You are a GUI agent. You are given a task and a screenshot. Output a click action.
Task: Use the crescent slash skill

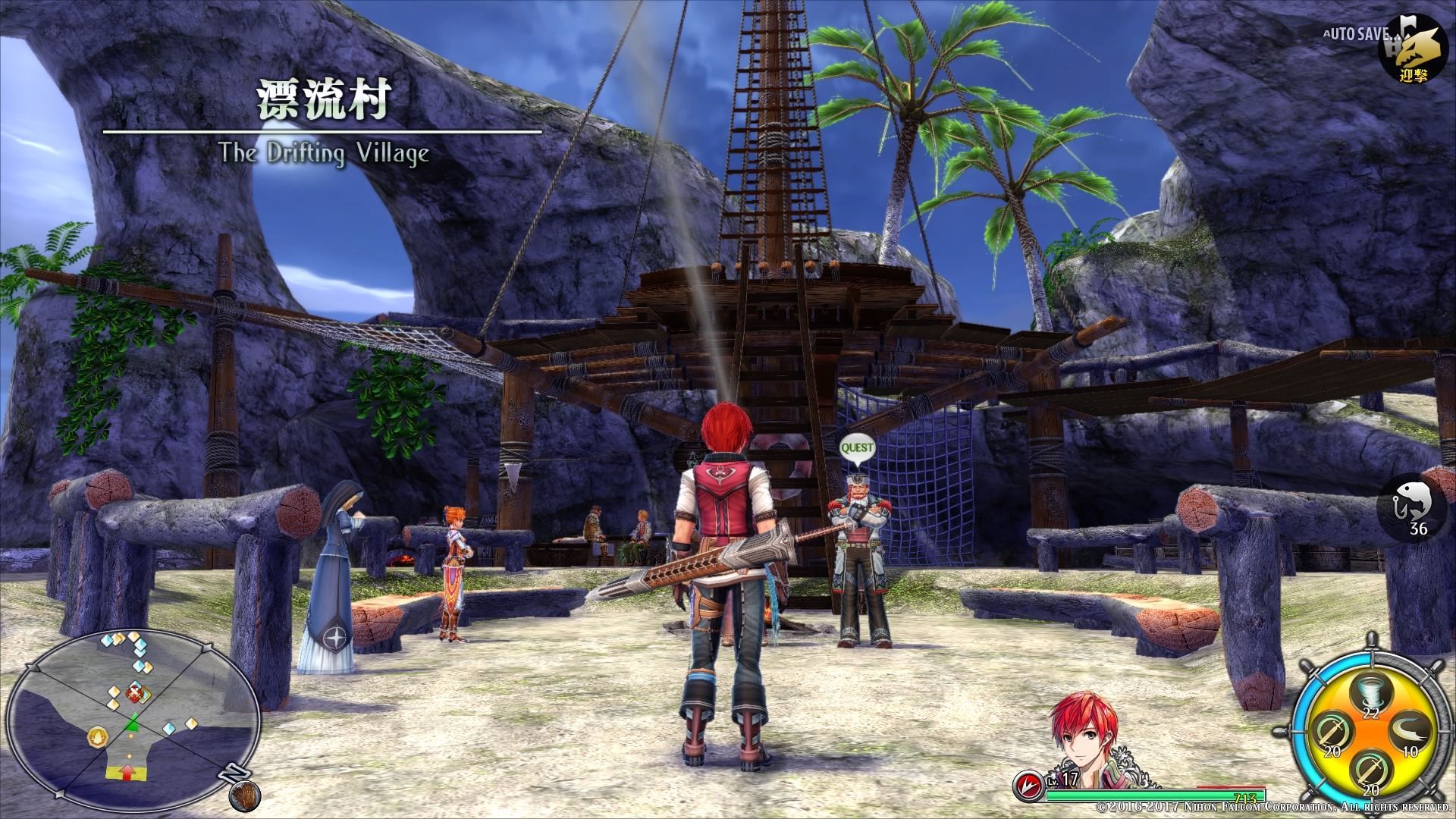pos(1409,733)
